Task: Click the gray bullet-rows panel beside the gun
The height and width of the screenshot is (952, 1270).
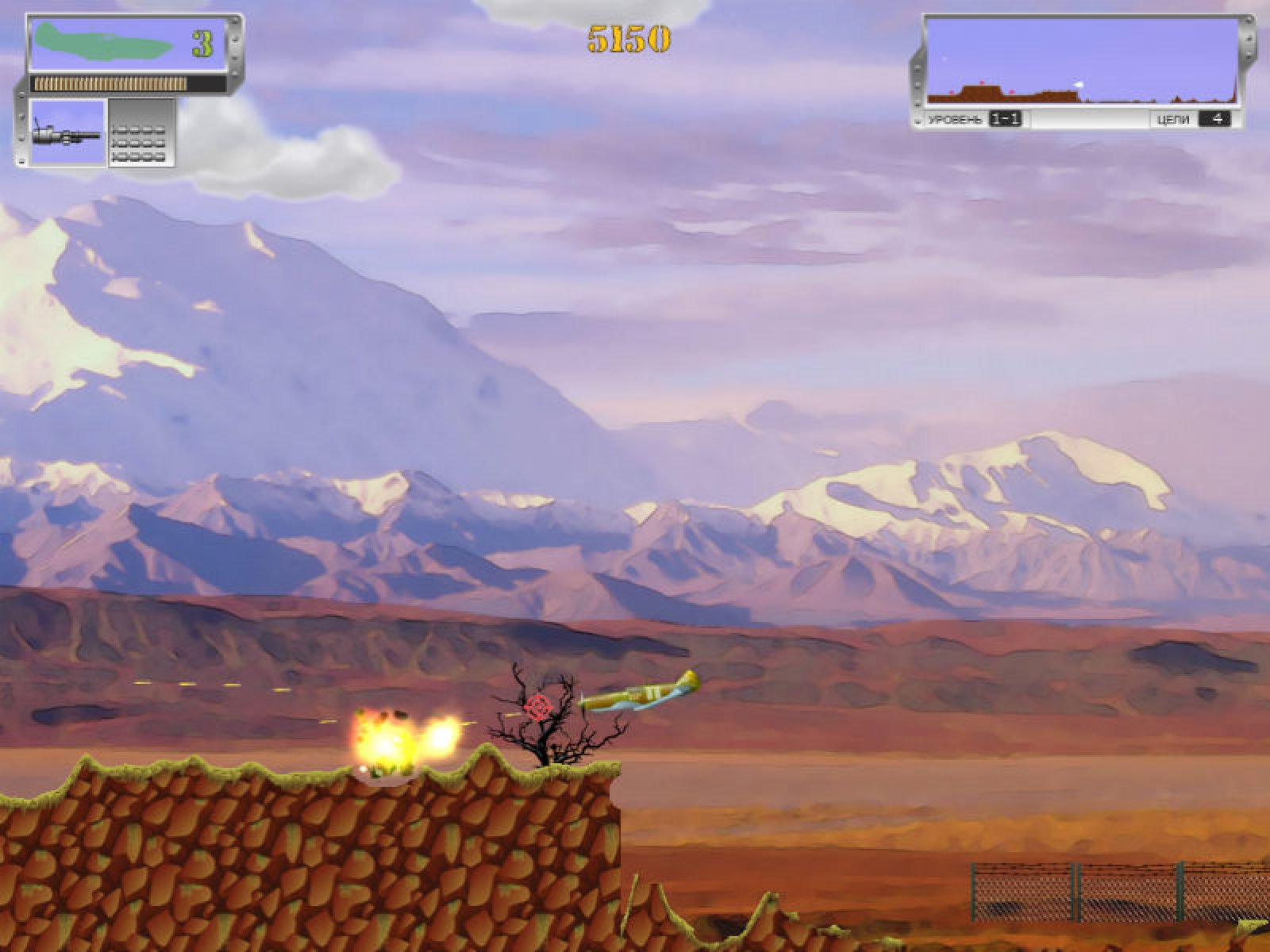Action: 140,132
